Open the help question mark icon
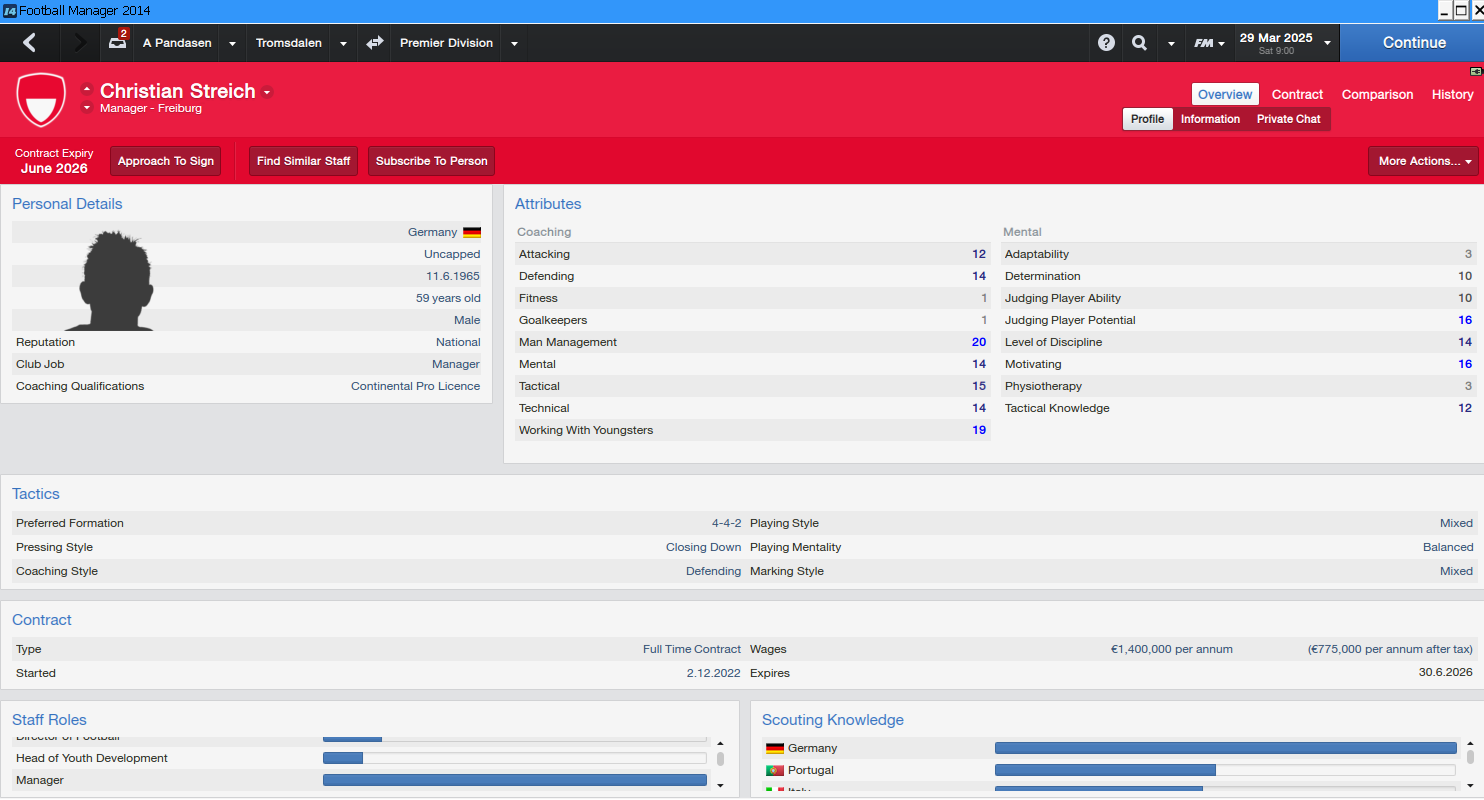The width and height of the screenshot is (1484, 800). (x=1106, y=43)
